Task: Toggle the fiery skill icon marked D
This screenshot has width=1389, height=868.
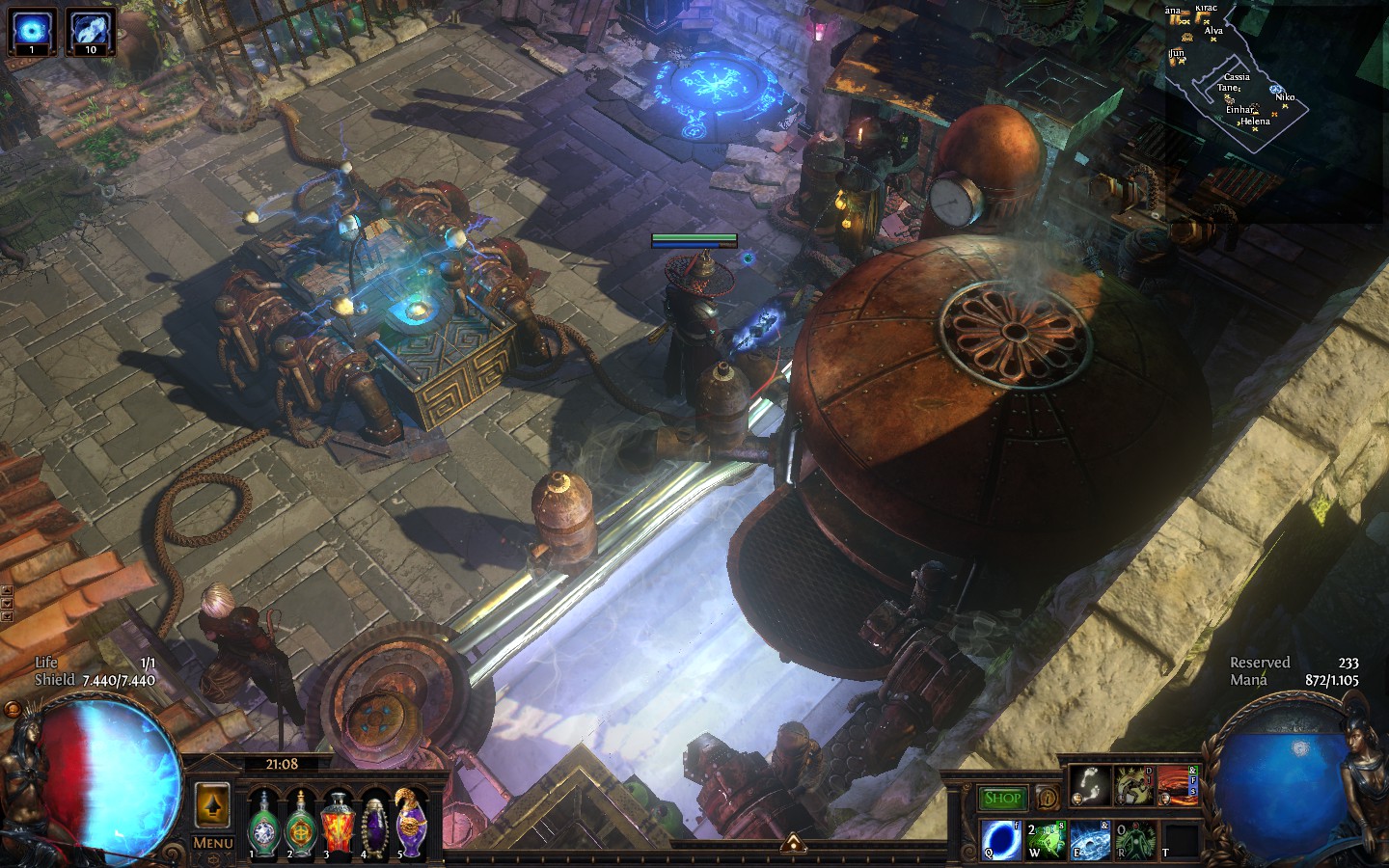Action: click(1177, 783)
